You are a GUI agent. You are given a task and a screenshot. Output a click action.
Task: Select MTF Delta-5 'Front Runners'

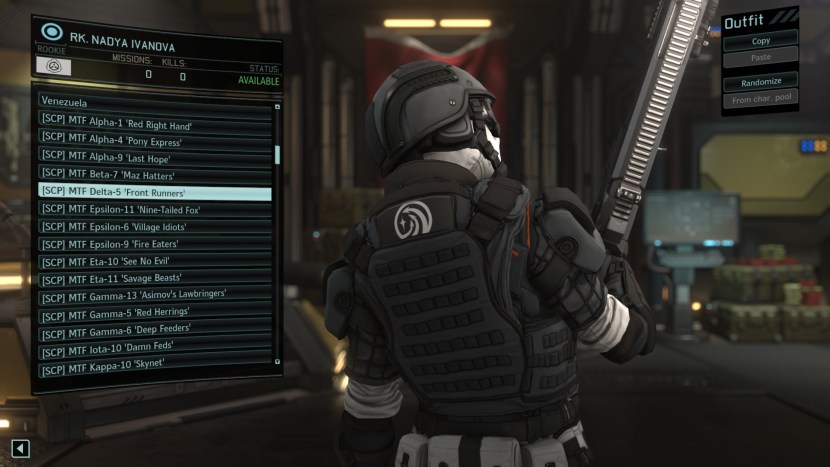(x=154, y=192)
